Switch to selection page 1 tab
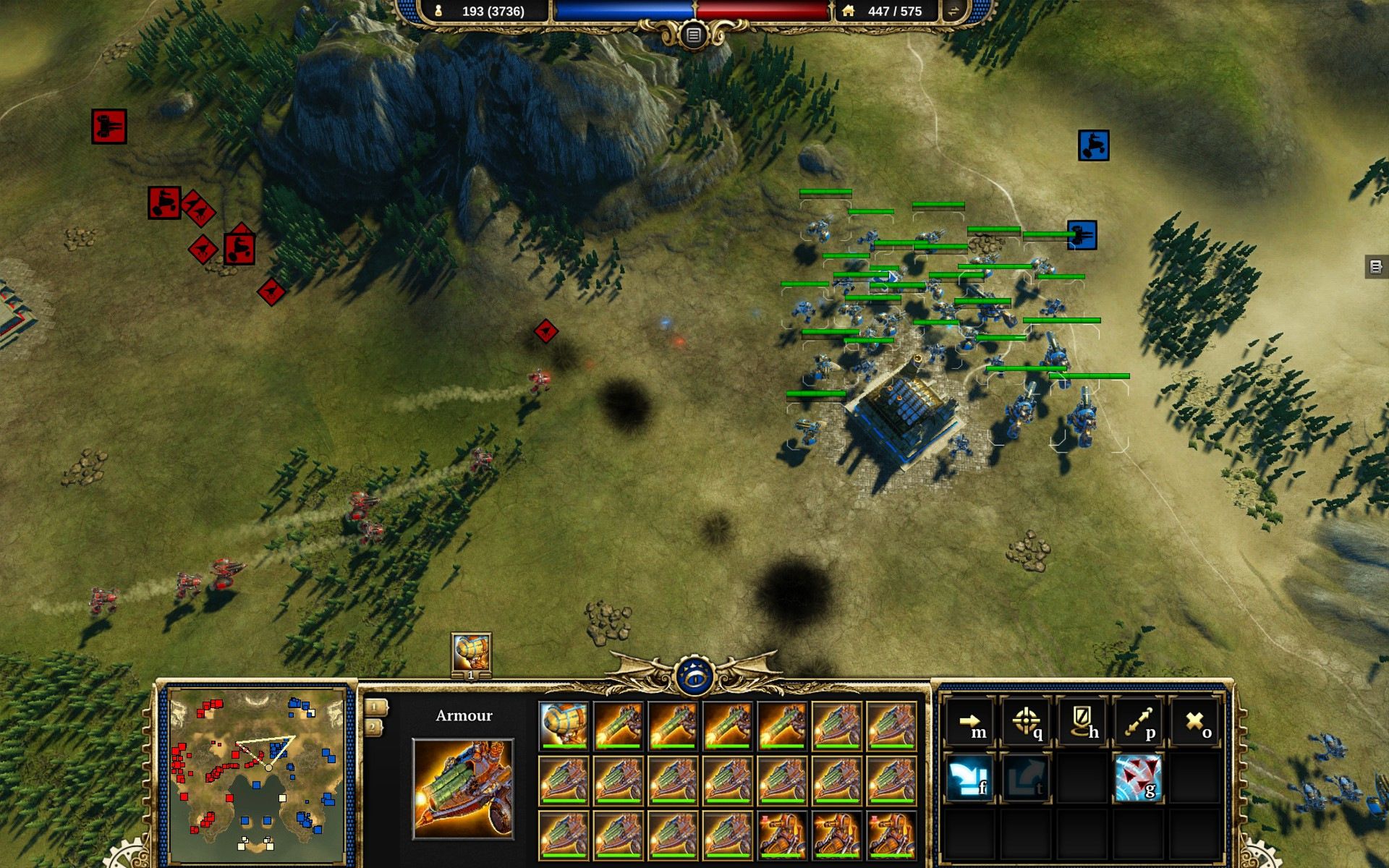 (x=375, y=707)
